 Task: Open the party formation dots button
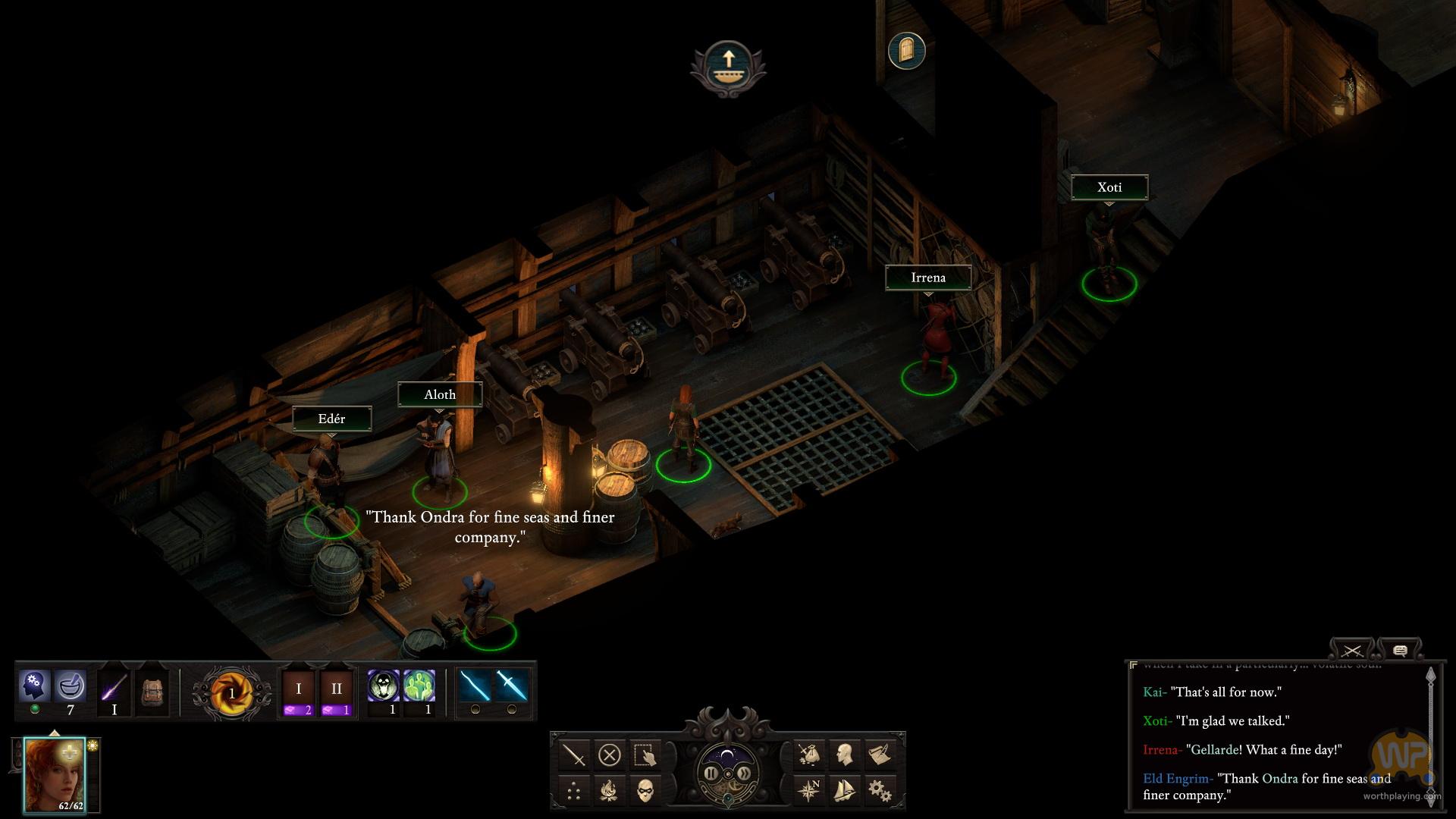pyautogui.click(x=575, y=791)
